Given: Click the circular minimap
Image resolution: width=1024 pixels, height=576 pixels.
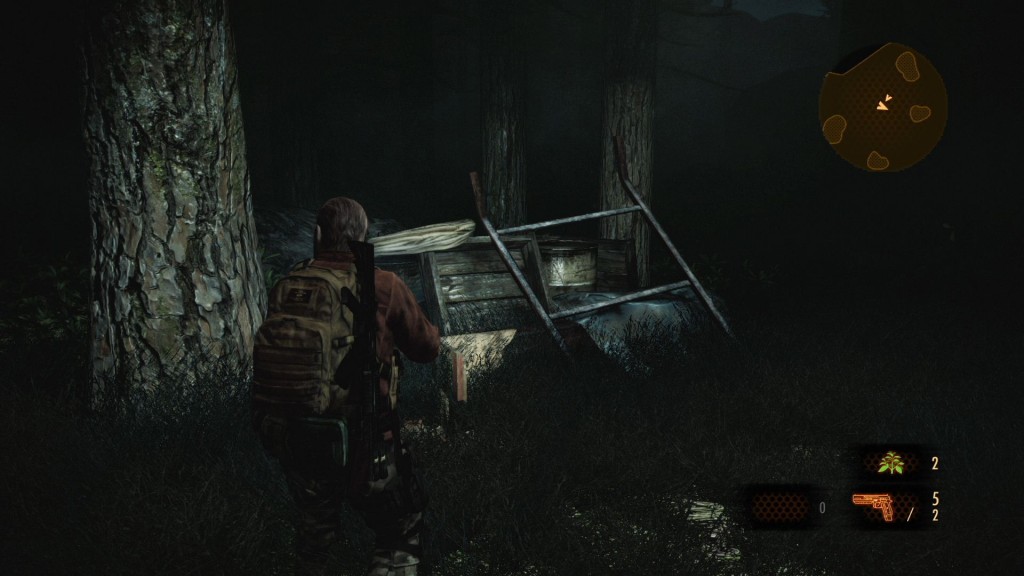Looking at the screenshot, I should click(x=883, y=107).
